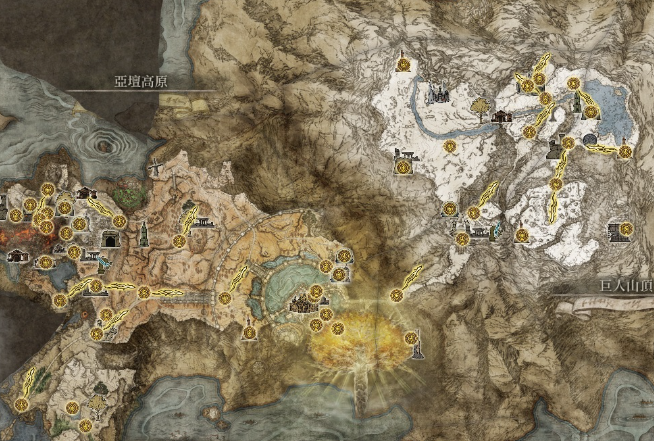Pick the grace marker between capital and snowfield
This screenshot has height=441, width=654.
tap(397, 294)
